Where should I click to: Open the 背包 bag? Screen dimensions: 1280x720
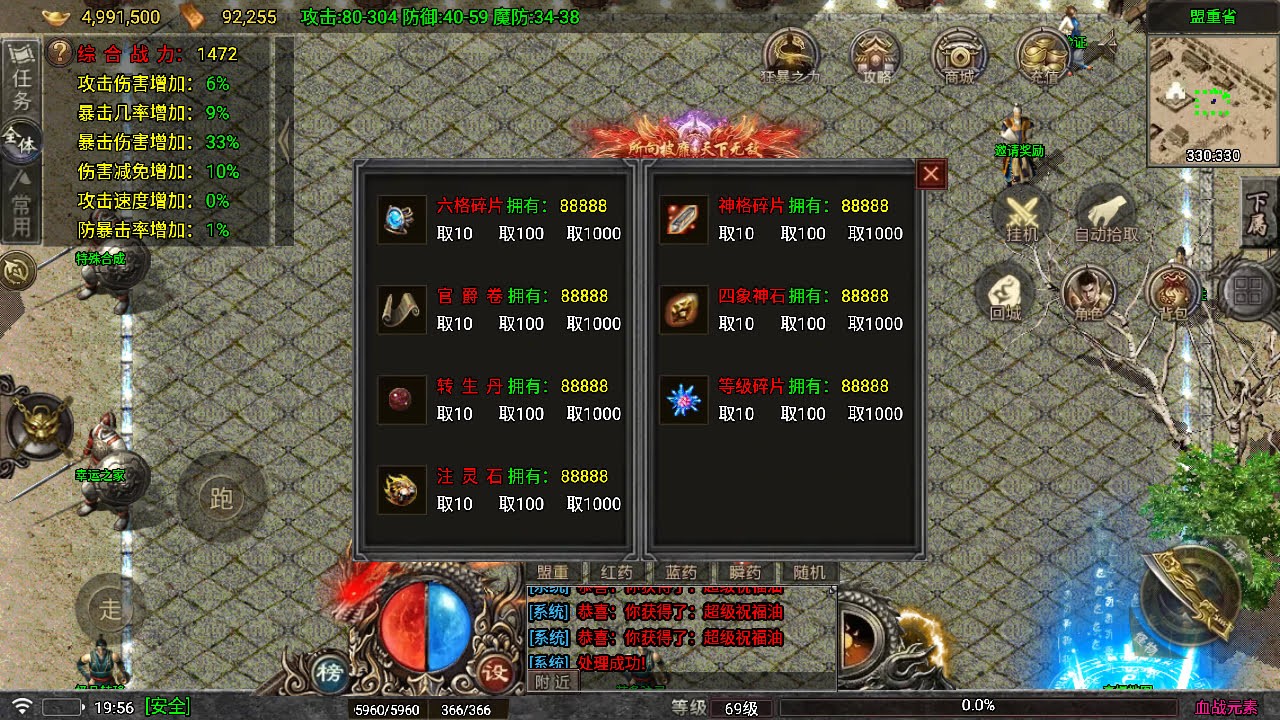1172,295
